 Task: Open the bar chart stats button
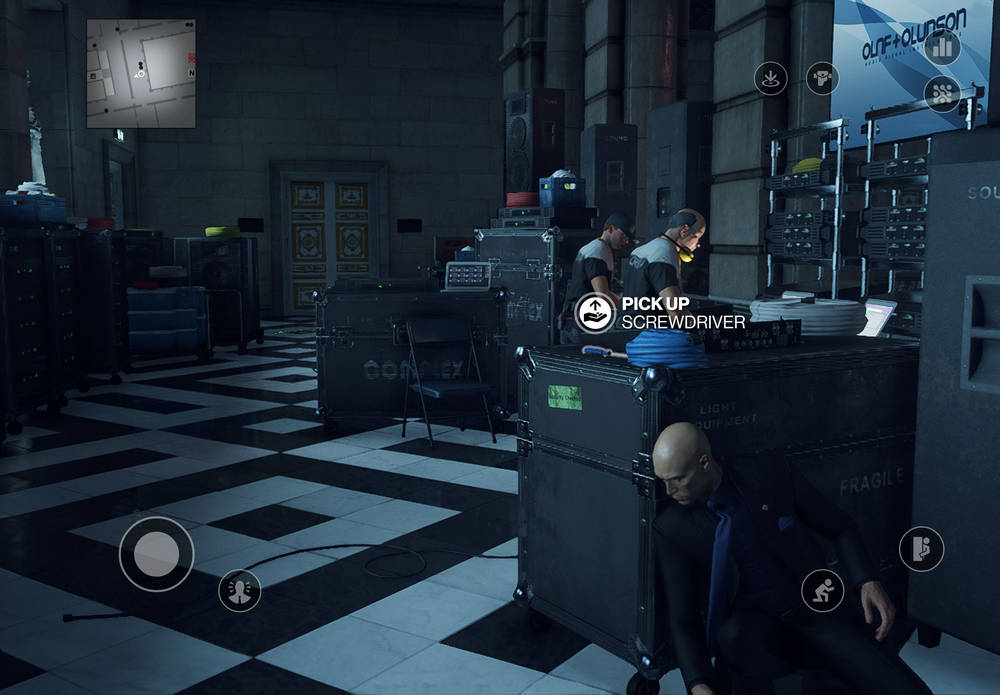[941, 46]
